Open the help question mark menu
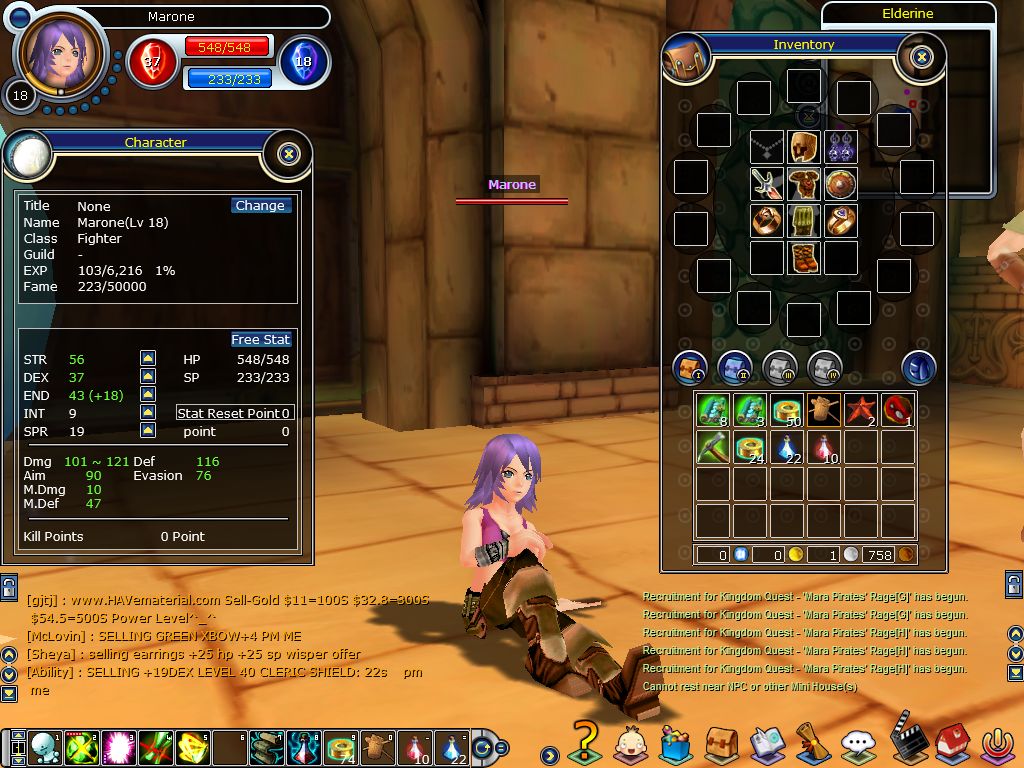Image resolution: width=1024 pixels, height=768 pixels. click(583, 742)
